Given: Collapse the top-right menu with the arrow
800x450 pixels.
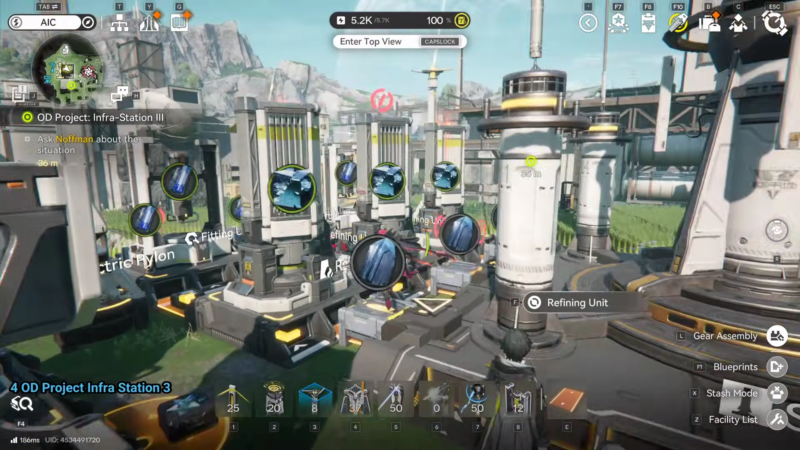Looking at the screenshot, I should [x=588, y=23].
